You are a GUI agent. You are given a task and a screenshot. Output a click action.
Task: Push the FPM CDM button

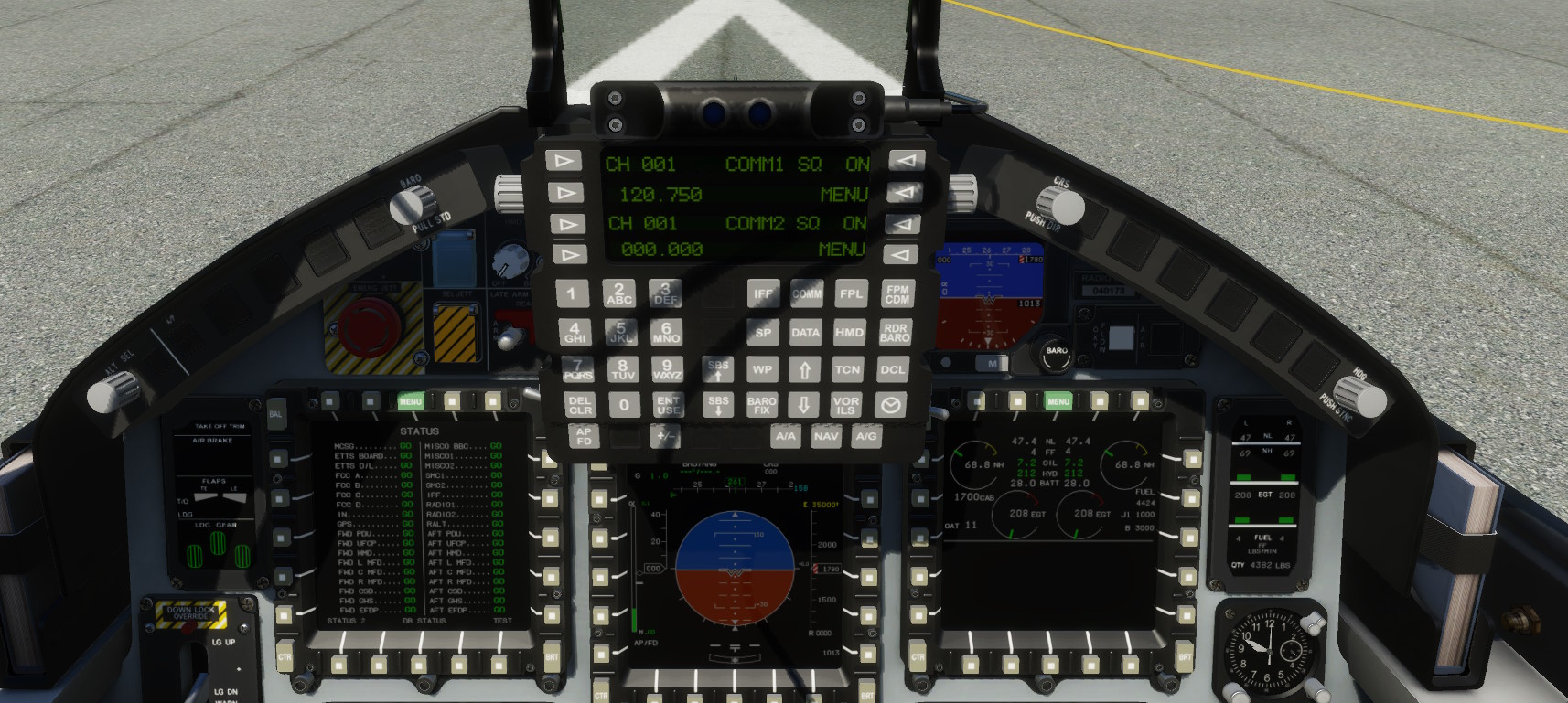click(x=897, y=294)
